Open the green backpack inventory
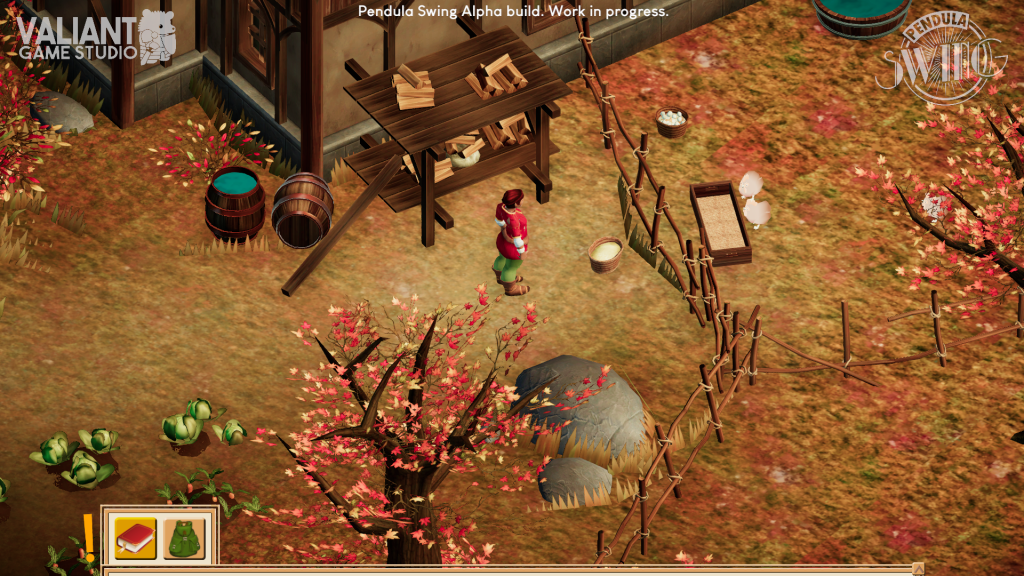 184,538
